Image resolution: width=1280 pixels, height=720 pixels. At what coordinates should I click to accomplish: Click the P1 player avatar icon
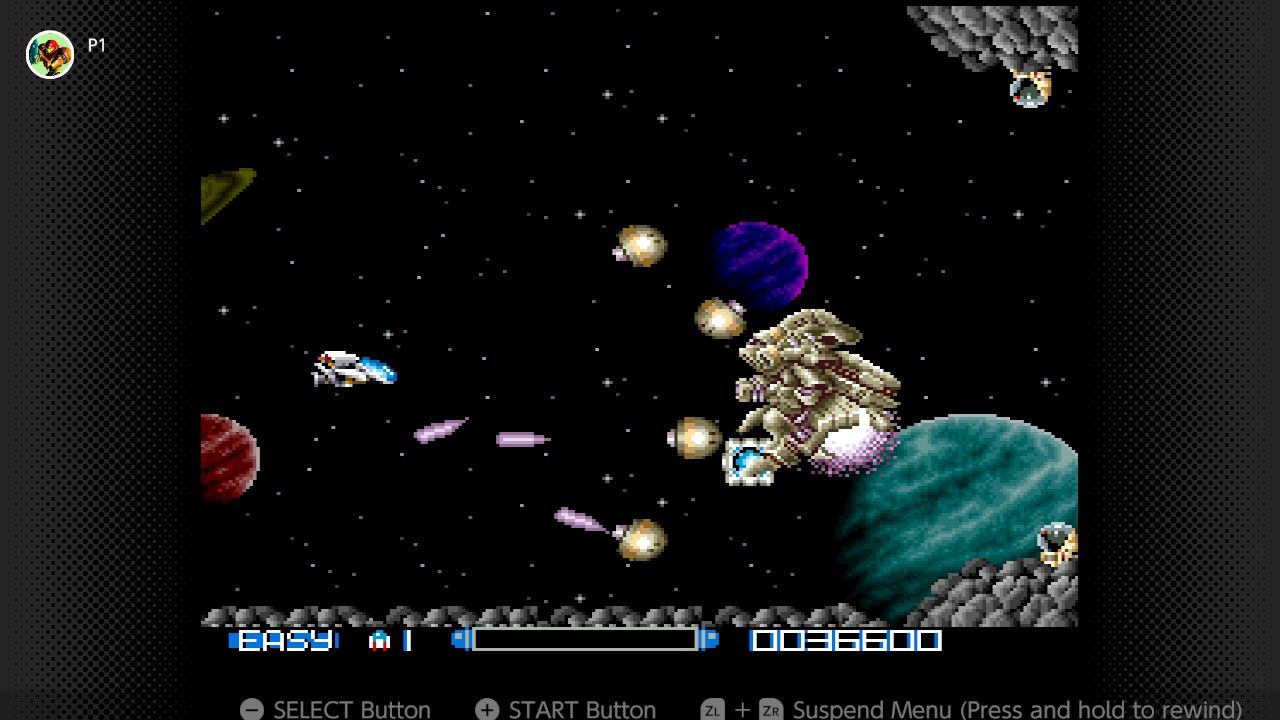tap(50, 54)
